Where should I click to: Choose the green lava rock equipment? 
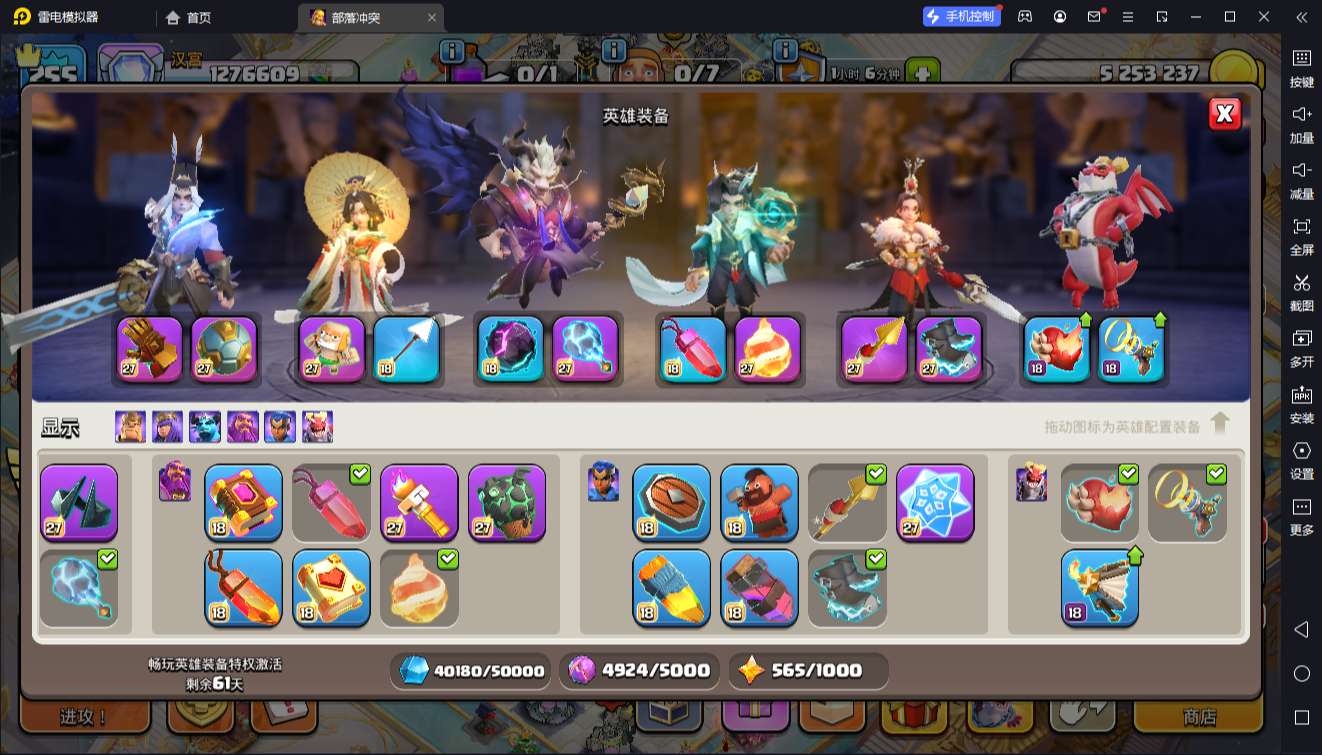click(x=507, y=502)
